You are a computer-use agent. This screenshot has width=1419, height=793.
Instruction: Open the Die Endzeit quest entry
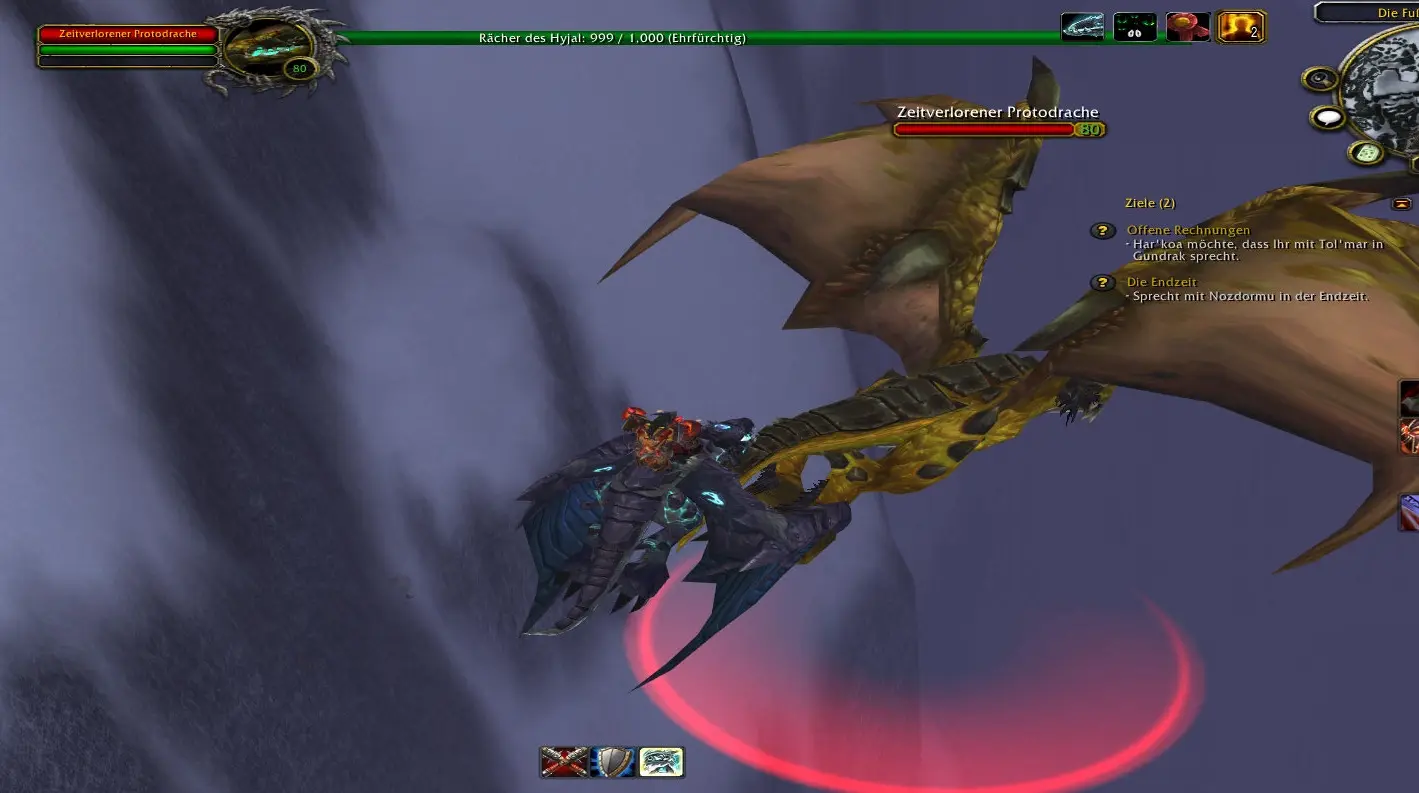point(1161,283)
